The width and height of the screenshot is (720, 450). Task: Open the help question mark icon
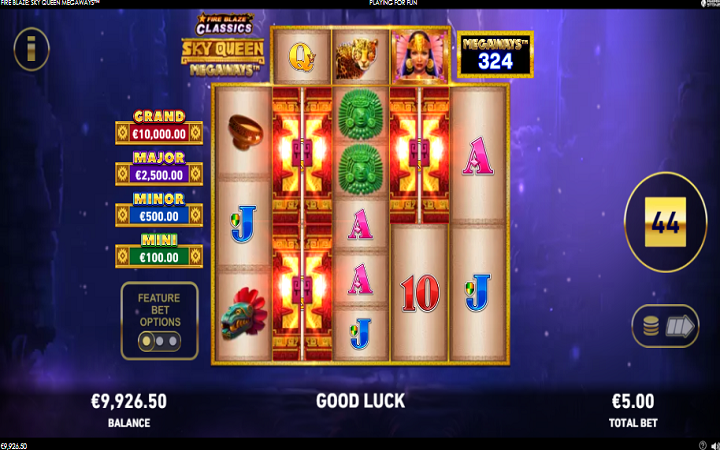click(701, 444)
